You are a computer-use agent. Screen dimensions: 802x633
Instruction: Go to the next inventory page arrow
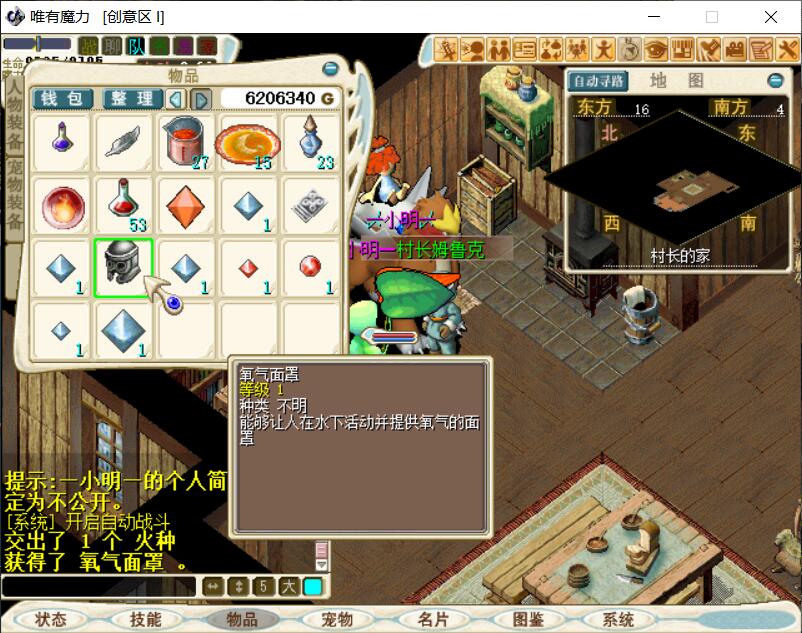(x=200, y=98)
